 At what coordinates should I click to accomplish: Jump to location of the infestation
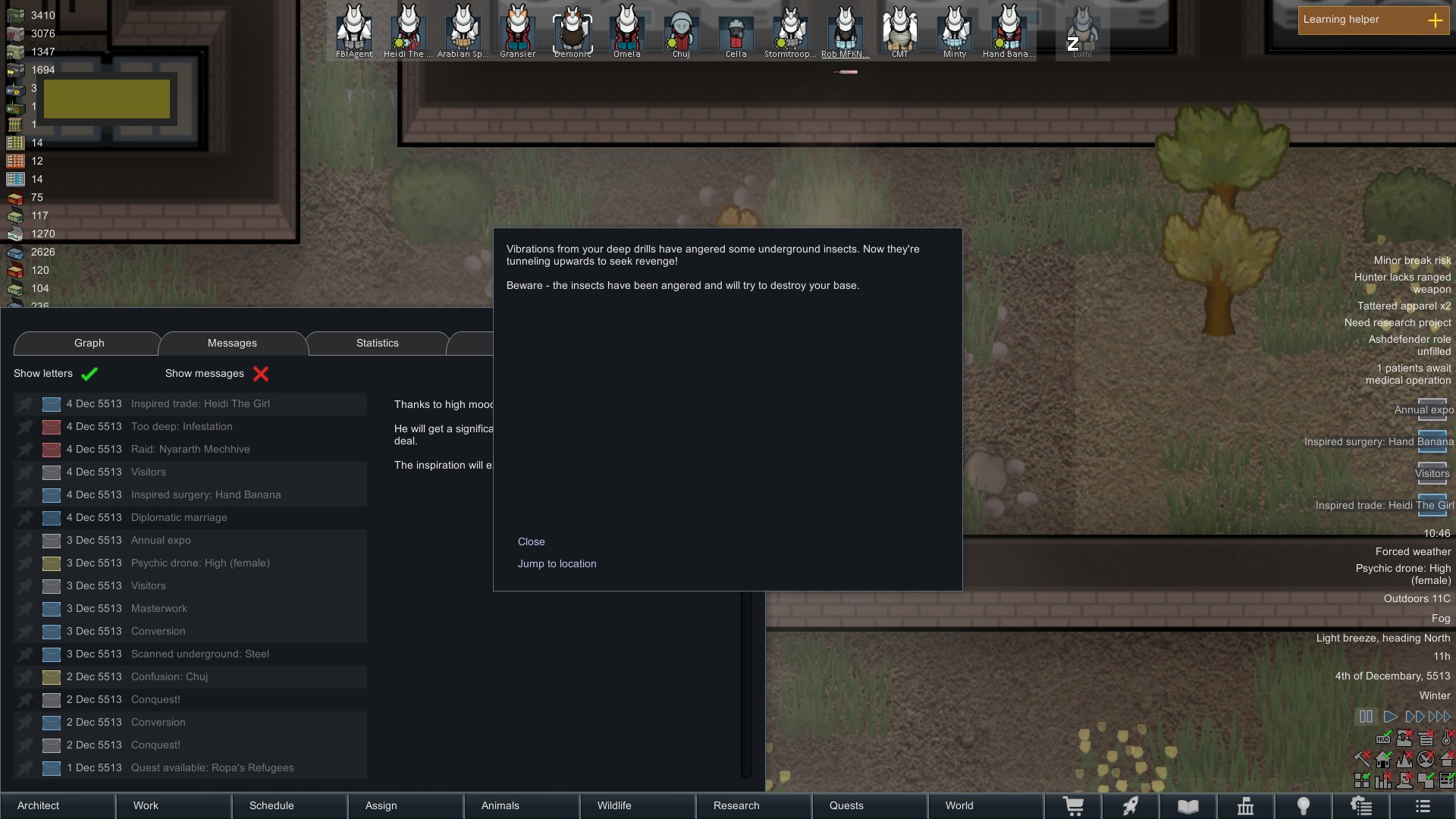click(557, 563)
